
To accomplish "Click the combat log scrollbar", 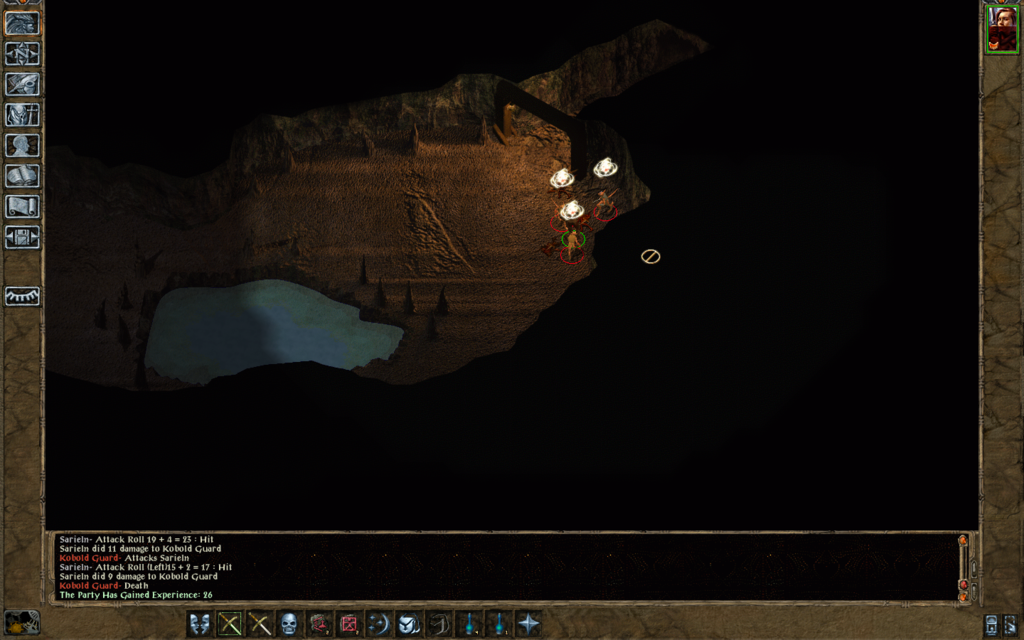I will point(963,568).
